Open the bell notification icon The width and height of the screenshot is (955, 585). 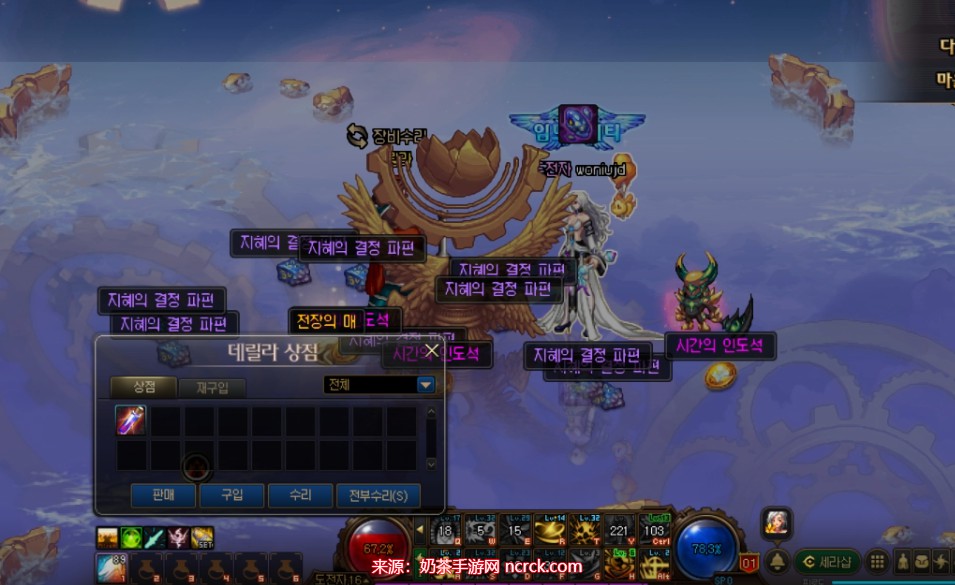pos(777,561)
